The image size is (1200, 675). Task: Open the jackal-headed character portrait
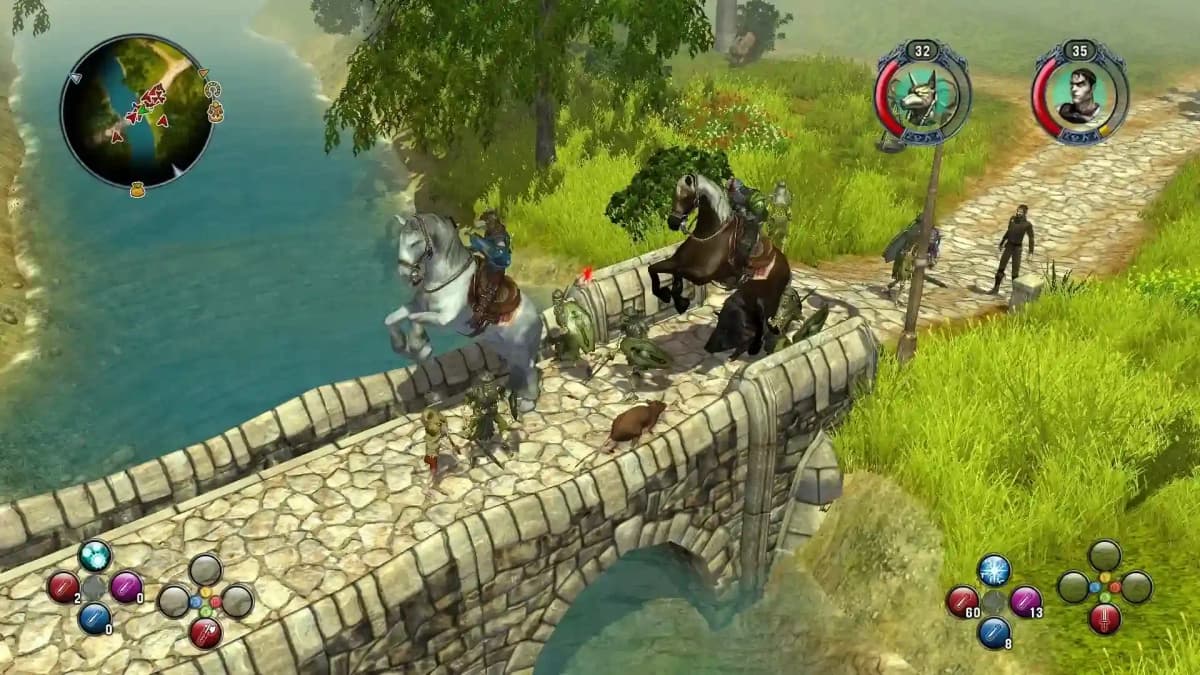point(922,97)
